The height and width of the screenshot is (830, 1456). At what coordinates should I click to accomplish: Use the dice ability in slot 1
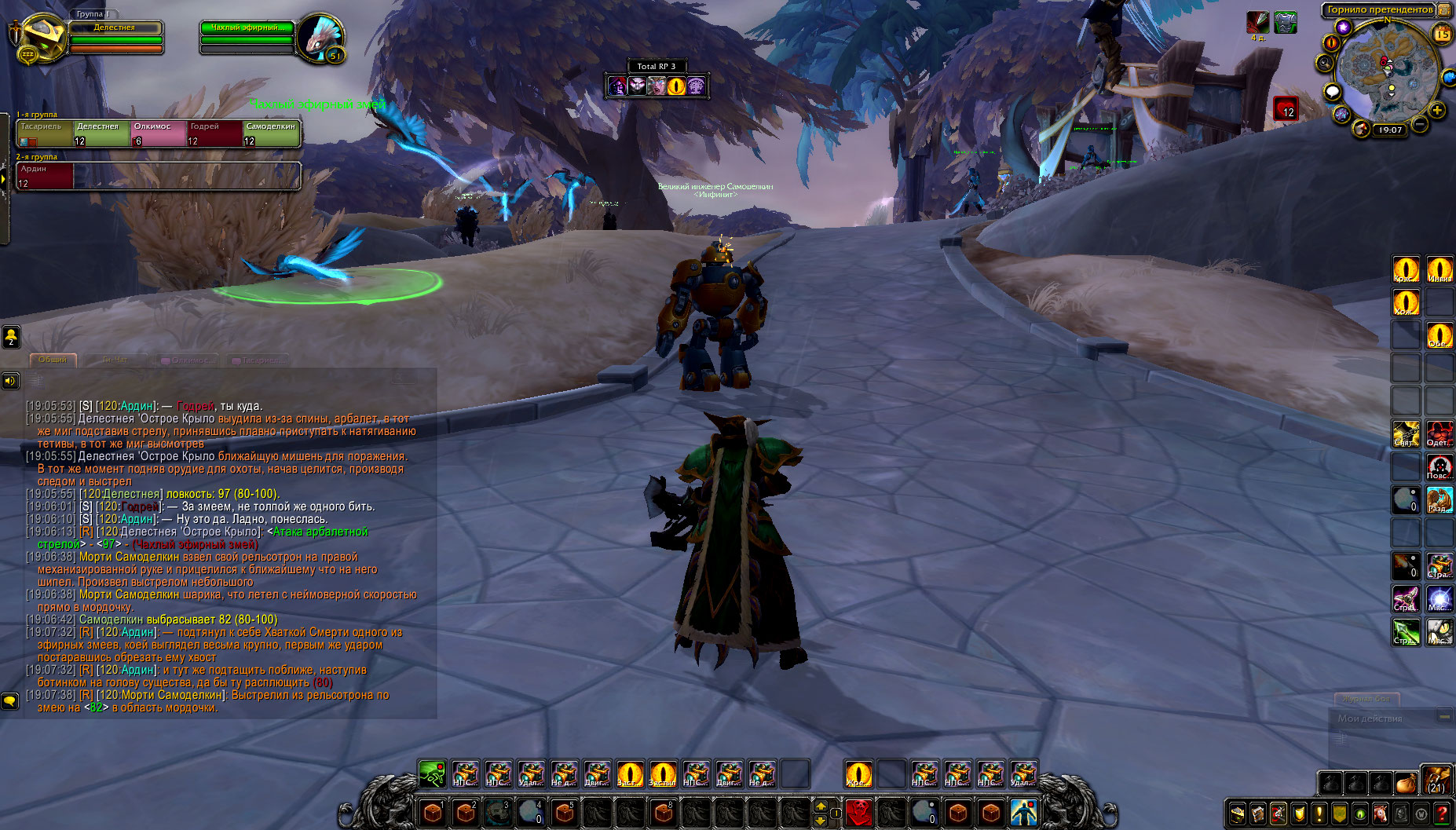(x=433, y=812)
